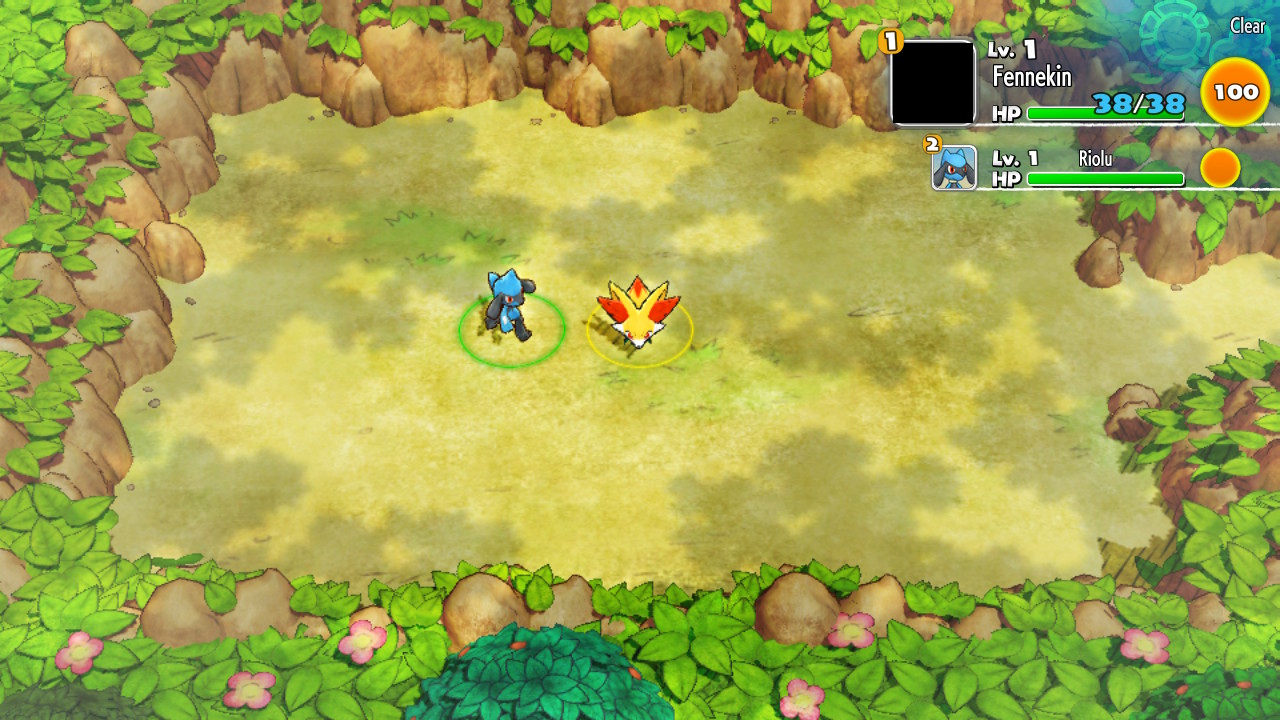Select Fennekin's leader portrait slot
The image size is (1280, 720).
coord(932,83)
